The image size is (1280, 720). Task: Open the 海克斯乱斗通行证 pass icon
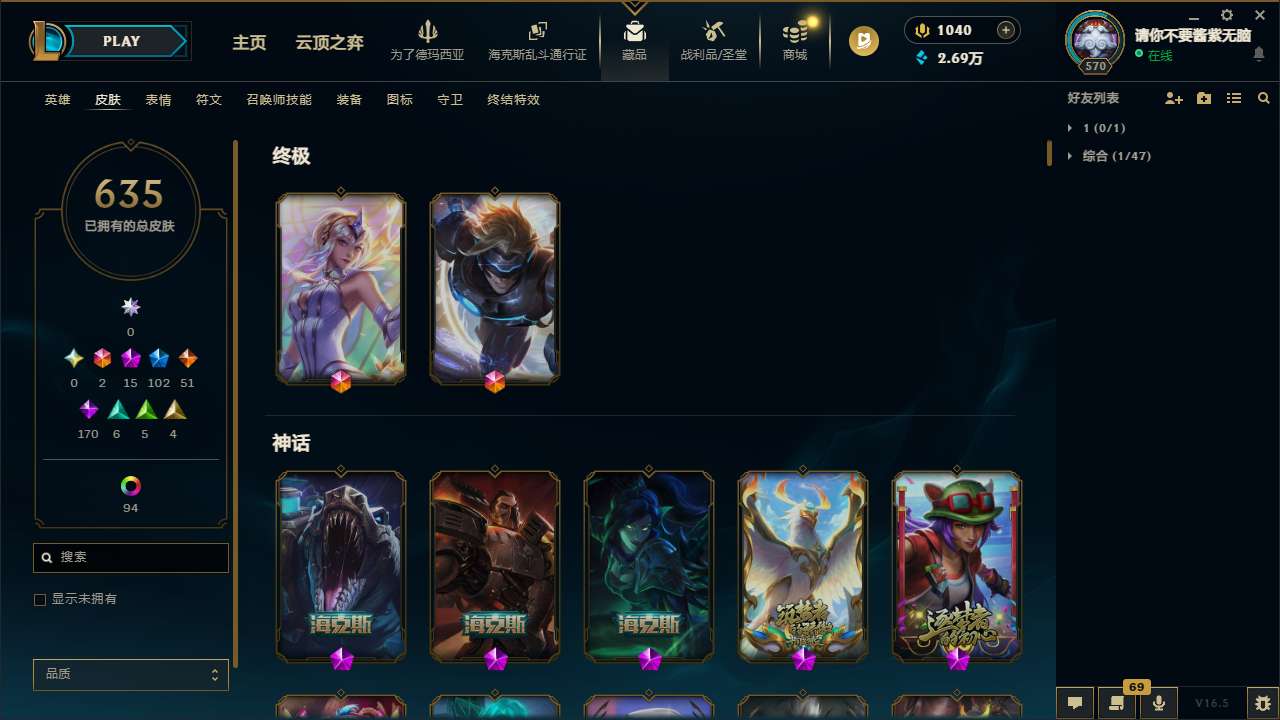(537, 40)
